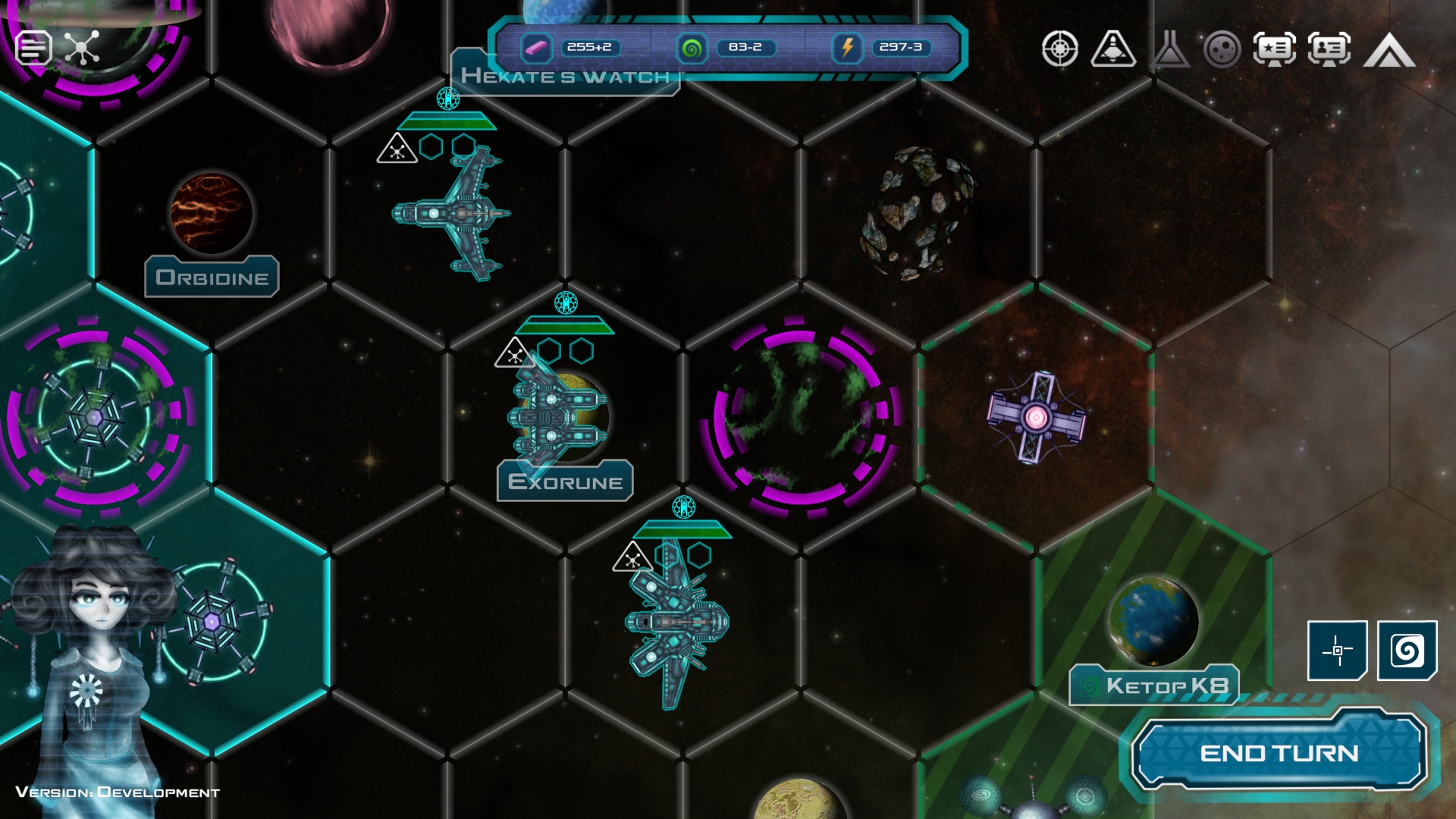Open the planet list icon
Image resolution: width=1456 pixels, height=819 pixels.
pyautogui.click(x=1222, y=50)
